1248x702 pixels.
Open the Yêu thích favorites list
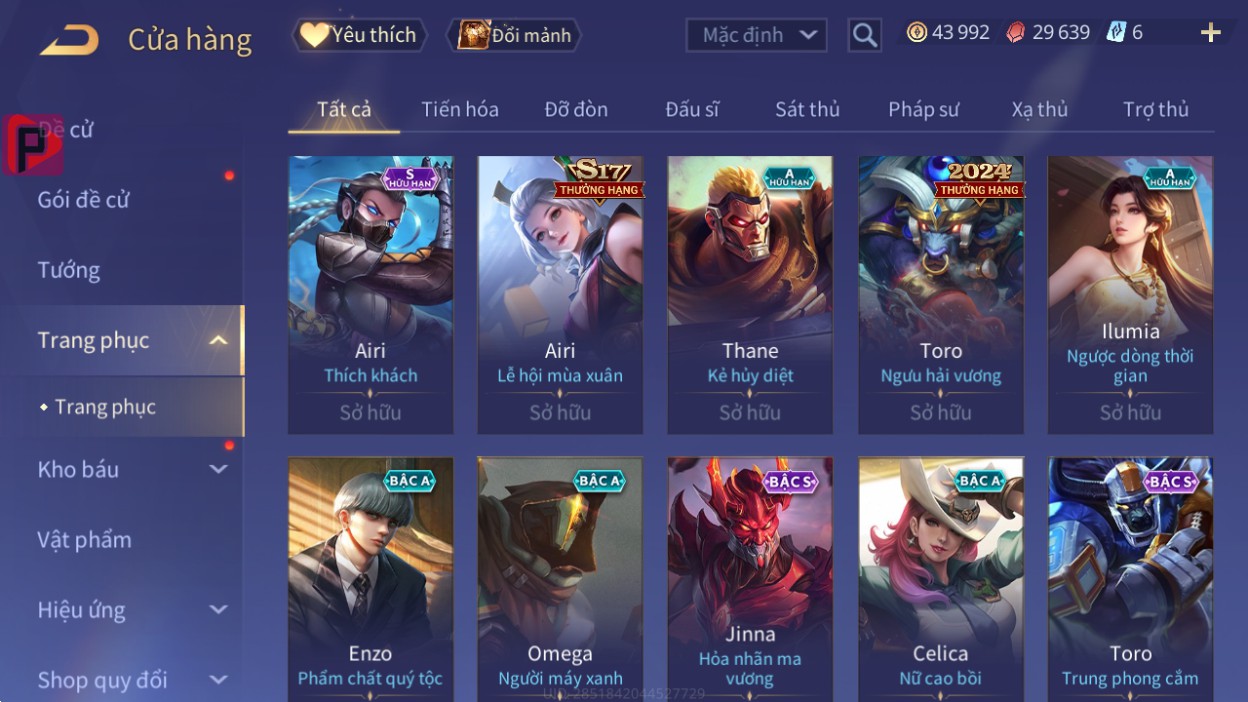[x=359, y=35]
